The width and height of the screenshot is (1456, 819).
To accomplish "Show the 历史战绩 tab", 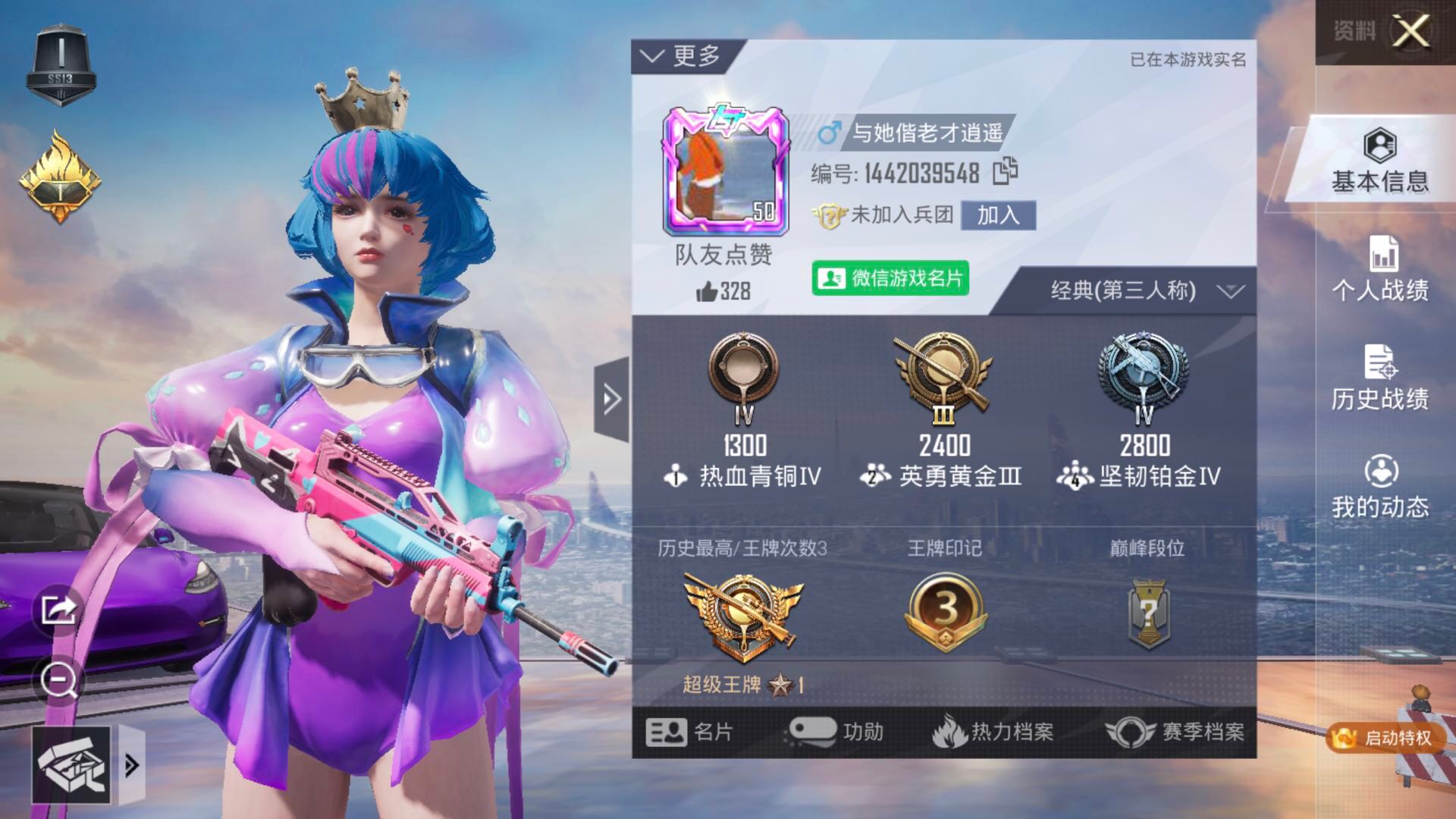I will [1379, 378].
